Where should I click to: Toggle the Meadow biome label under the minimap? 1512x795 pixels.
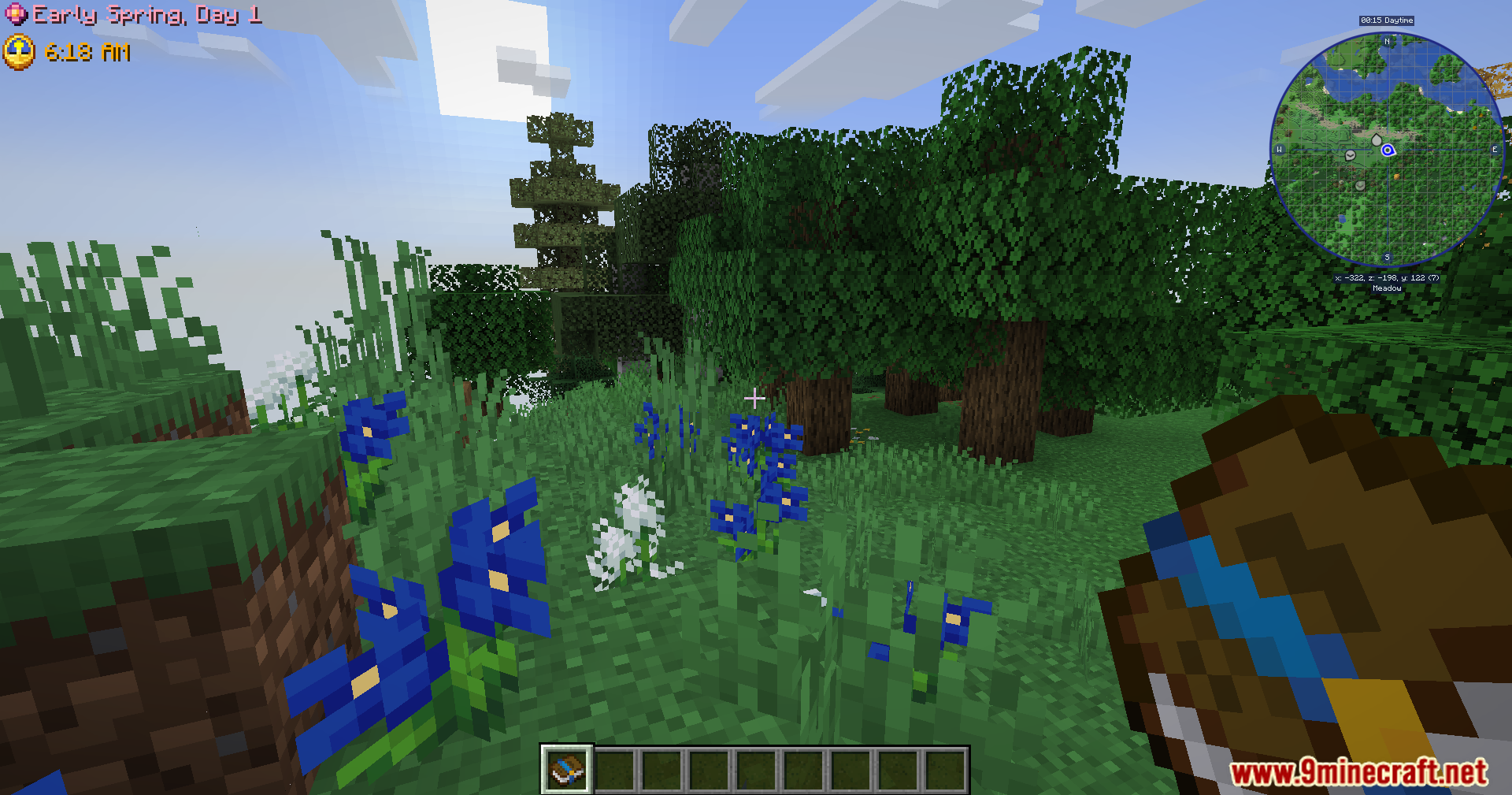pos(1388,288)
